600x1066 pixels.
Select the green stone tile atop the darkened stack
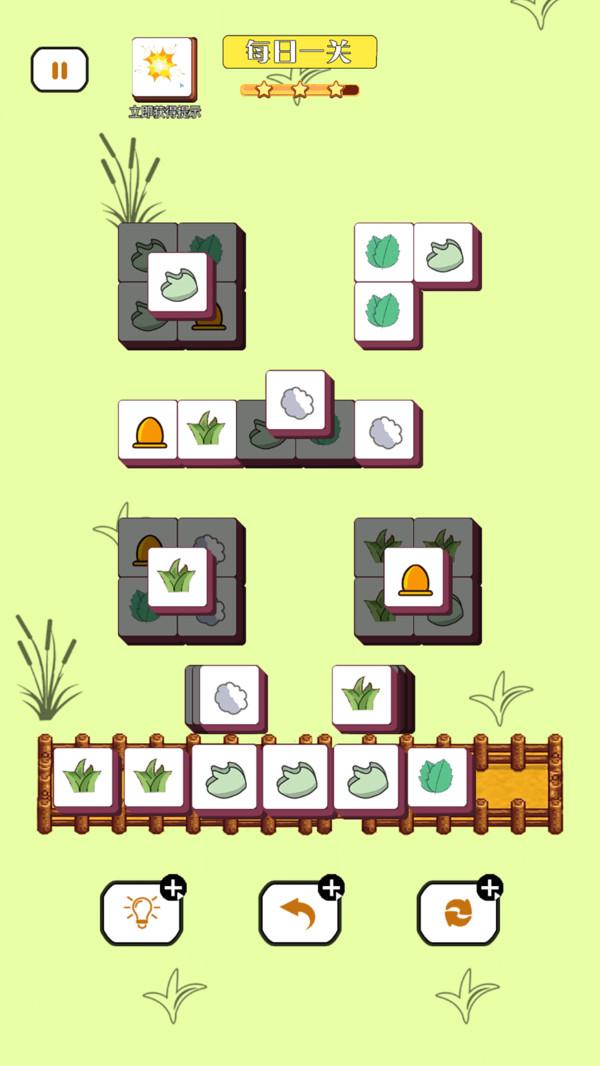pos(178,282)
